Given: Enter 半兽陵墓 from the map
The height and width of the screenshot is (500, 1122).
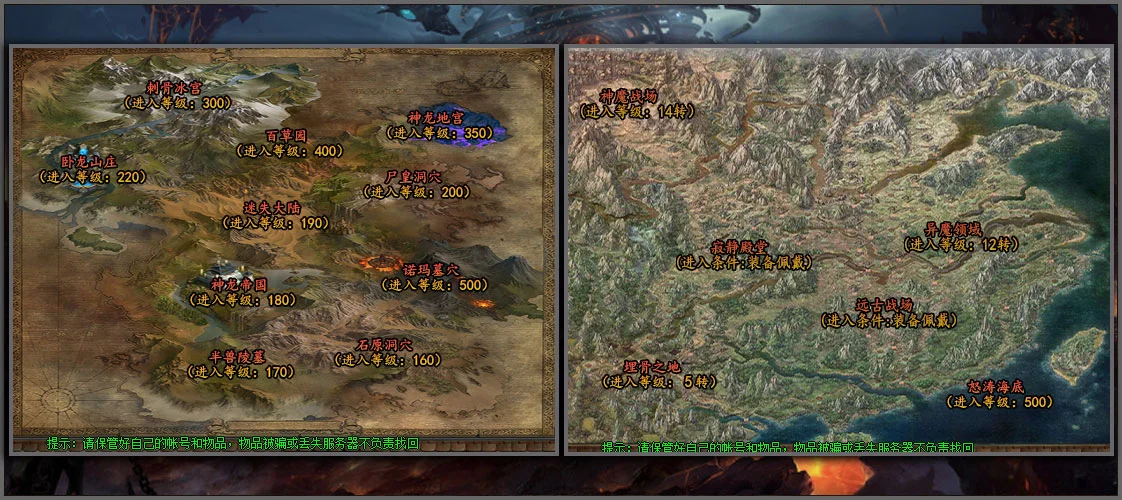Looking at the screenshot, I should (x=238, y=357).
